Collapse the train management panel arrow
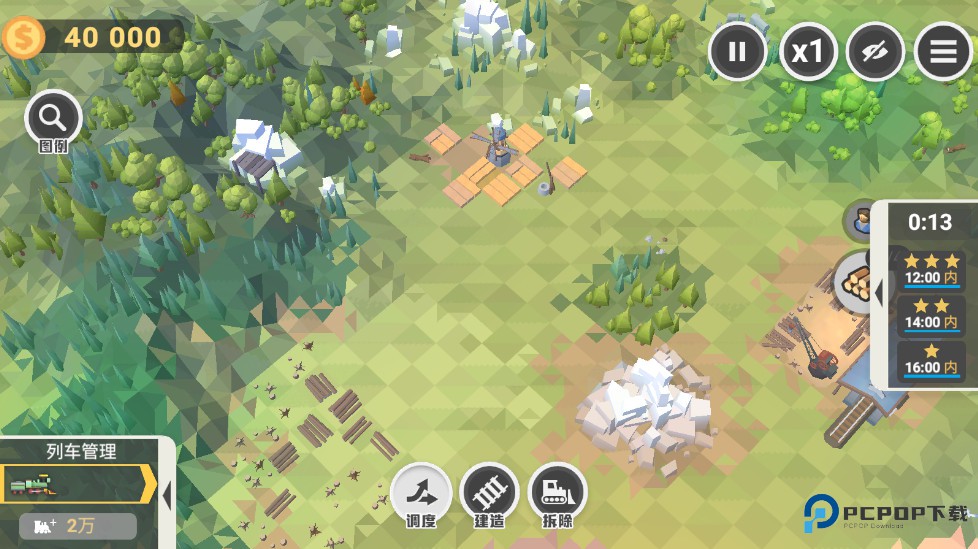 [167, 494]
